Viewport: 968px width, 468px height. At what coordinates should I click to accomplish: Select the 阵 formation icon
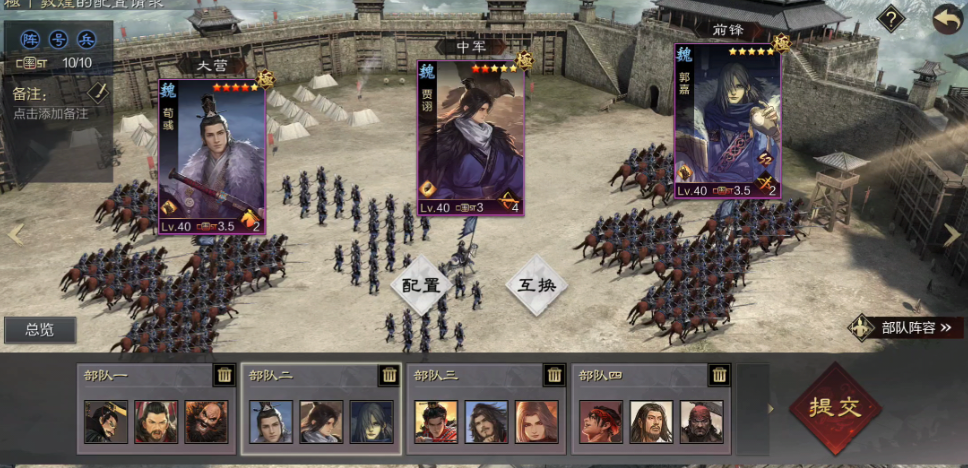point(30,41)
